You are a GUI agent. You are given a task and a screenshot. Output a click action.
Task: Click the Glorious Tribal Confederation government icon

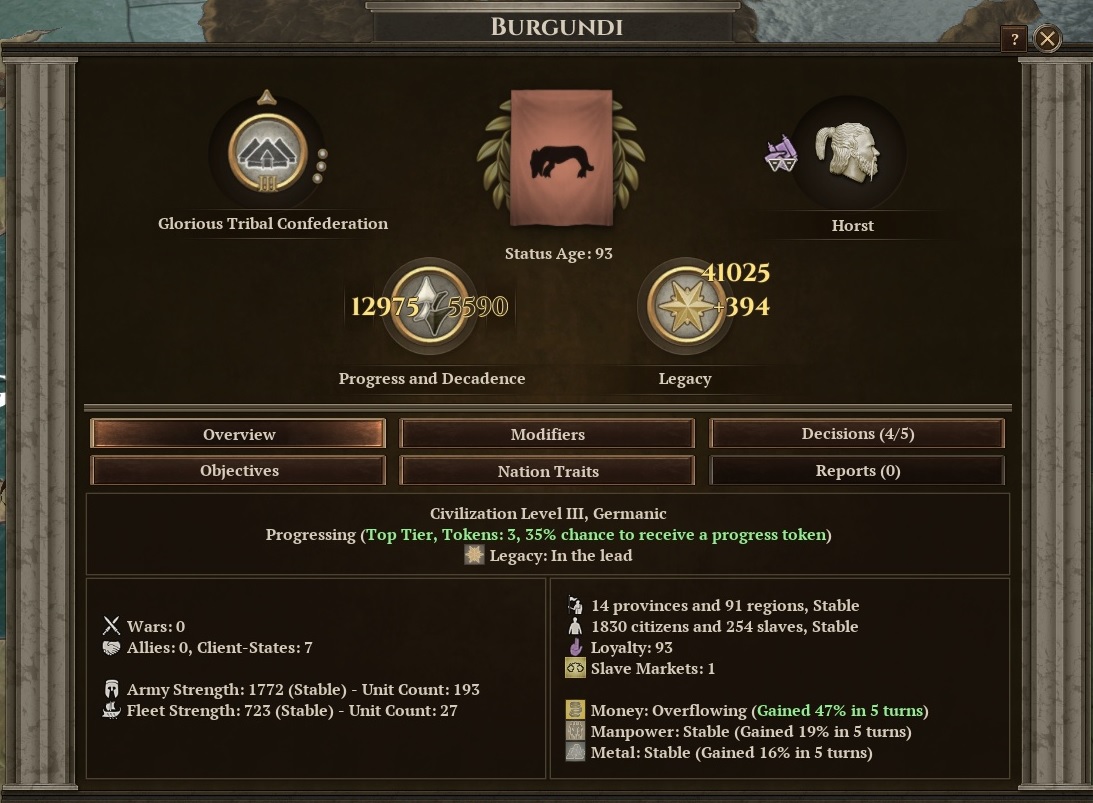(267, 153)
